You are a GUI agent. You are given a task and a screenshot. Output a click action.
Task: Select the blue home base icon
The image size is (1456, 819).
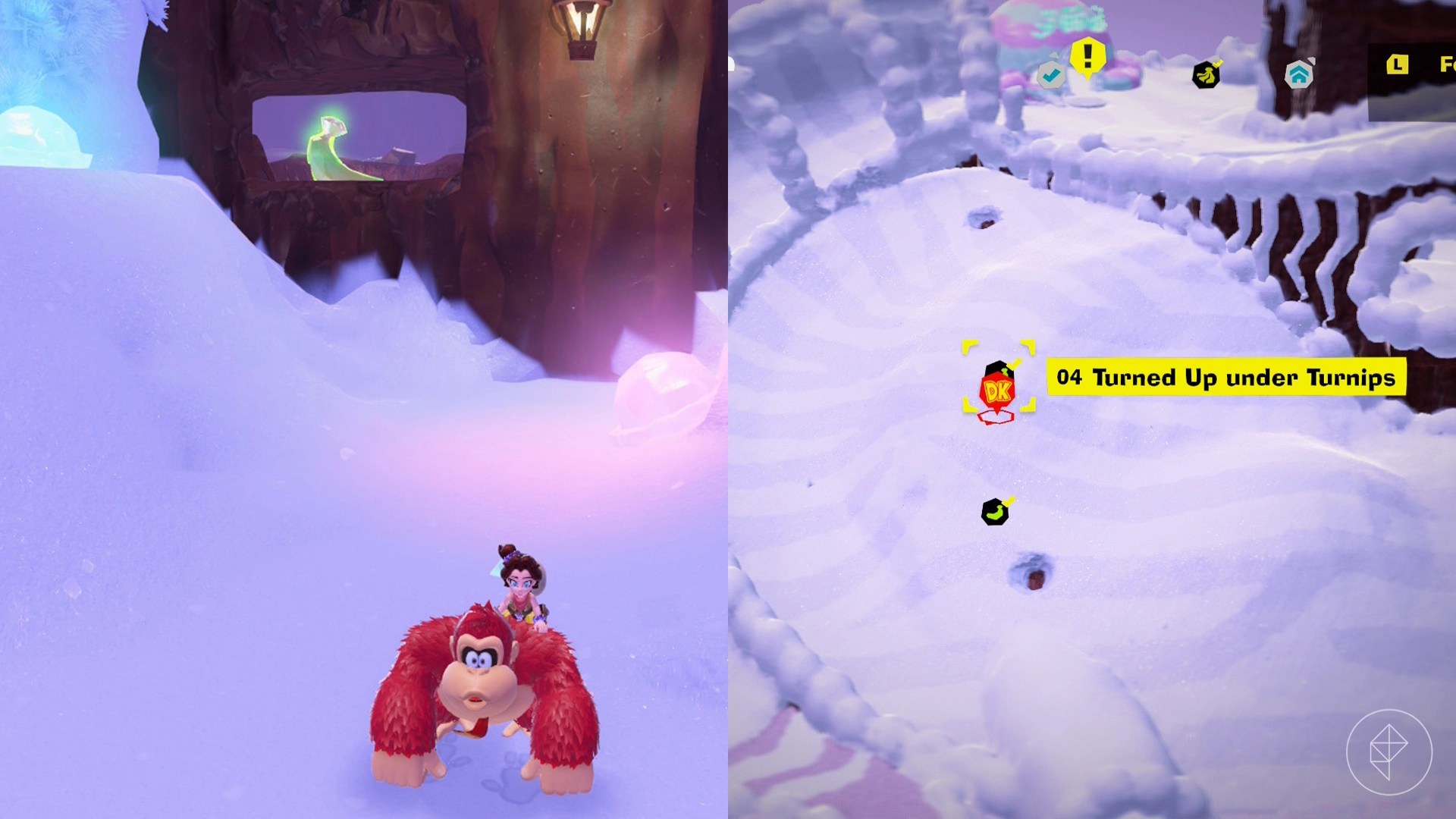[1299, 75]
